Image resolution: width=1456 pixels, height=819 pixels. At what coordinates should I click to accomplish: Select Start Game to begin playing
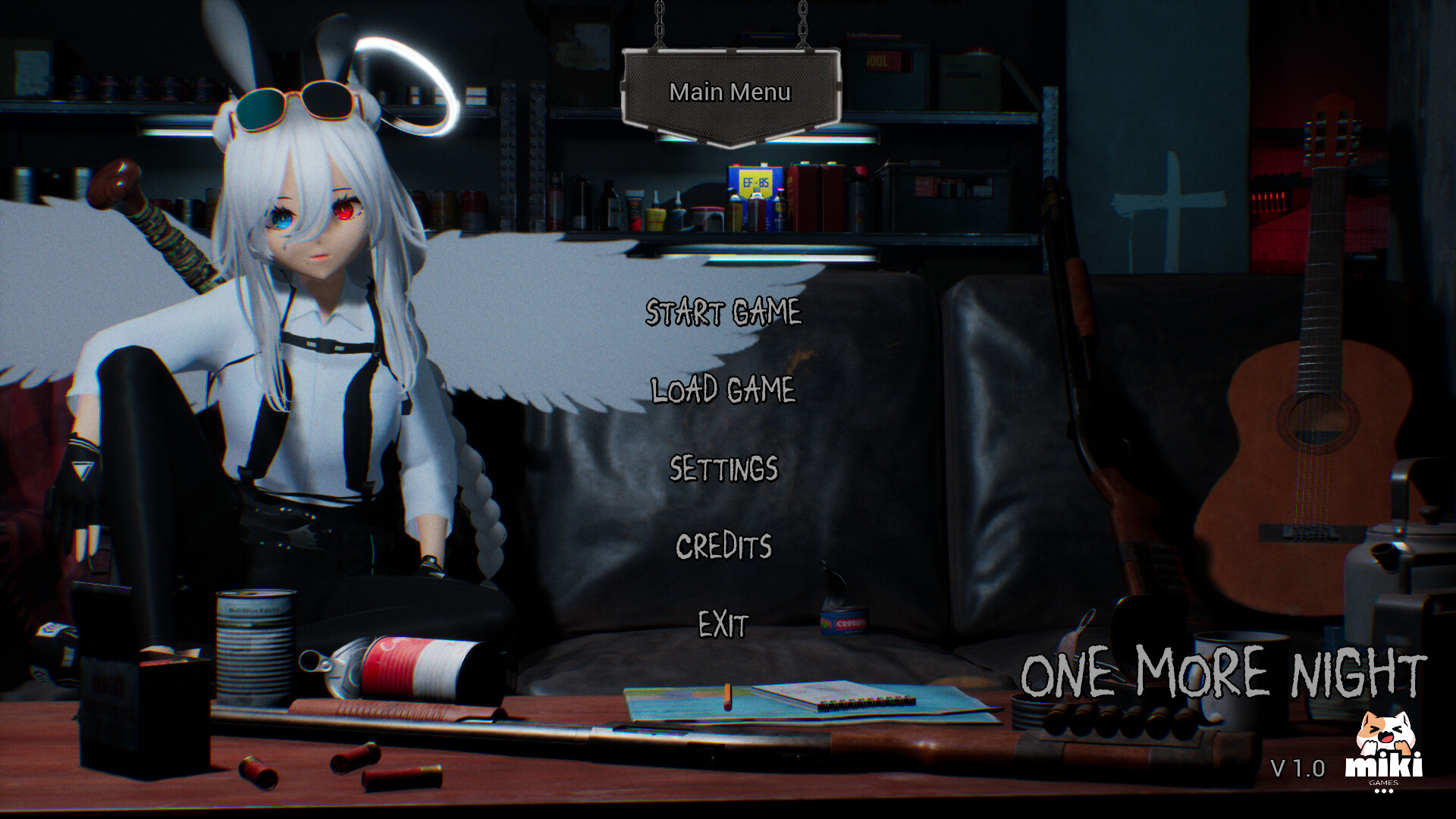tap(723, 313)
